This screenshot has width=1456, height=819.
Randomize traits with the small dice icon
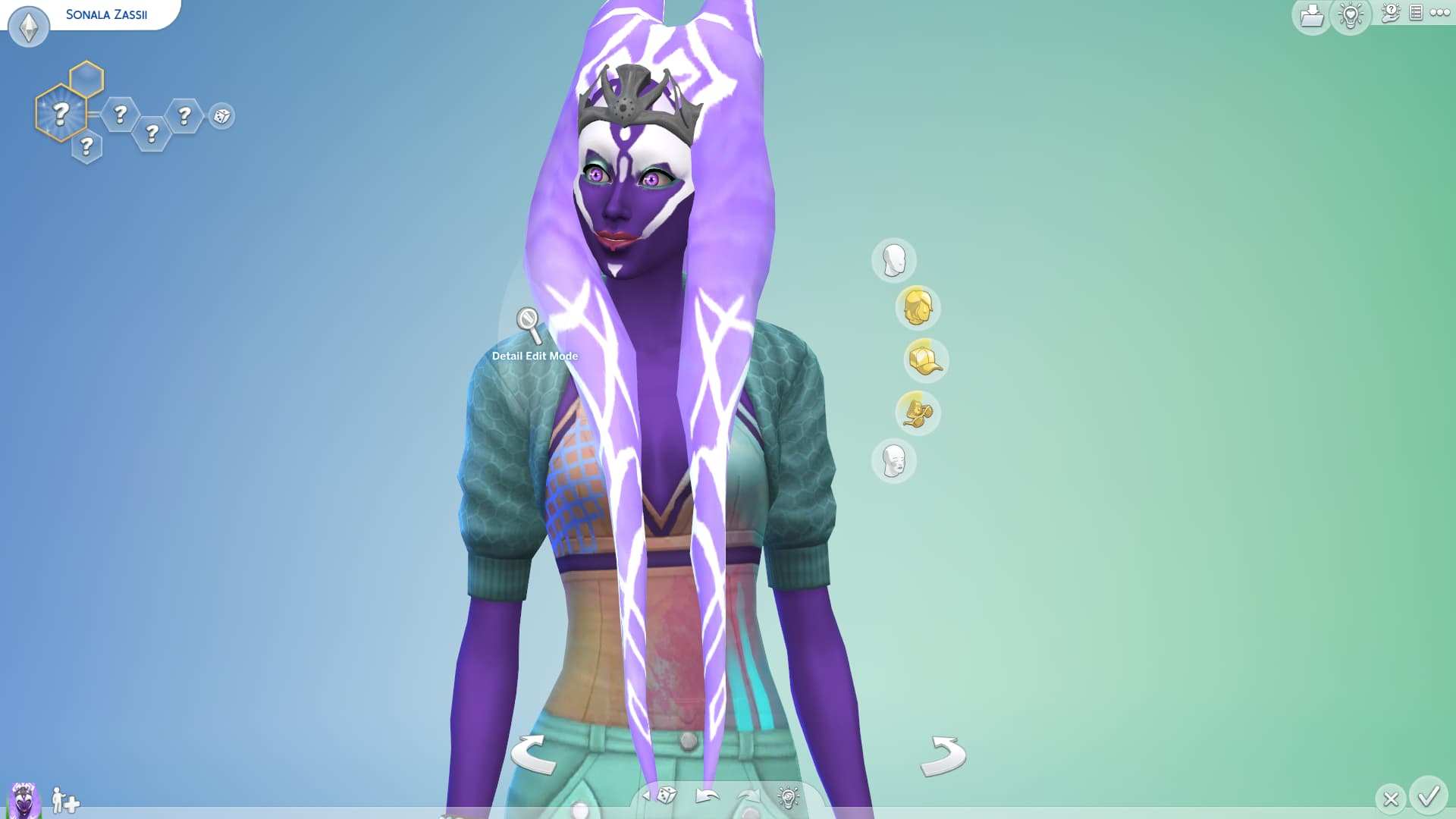pyautogui.click(x=221, y=116)
